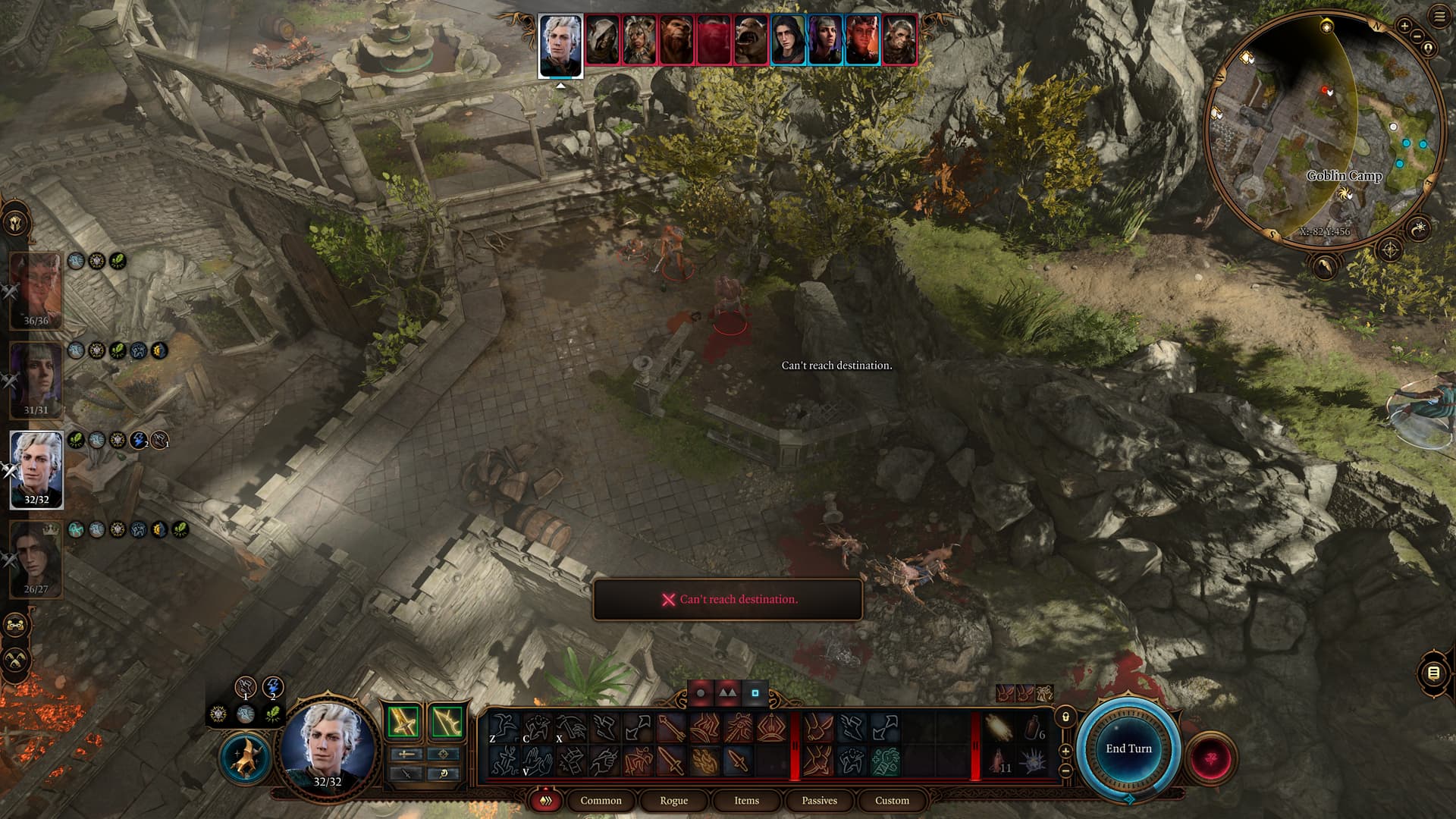The width and height of the screenshot is (1456, 819).
Task: Open the combat log button
Action: pos(1432,673)
